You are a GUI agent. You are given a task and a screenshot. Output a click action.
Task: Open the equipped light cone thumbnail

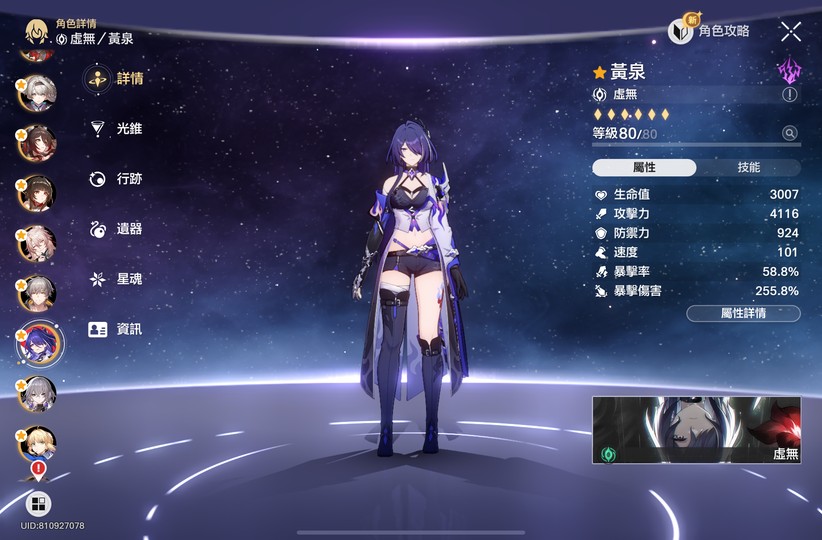pos(696,430)
